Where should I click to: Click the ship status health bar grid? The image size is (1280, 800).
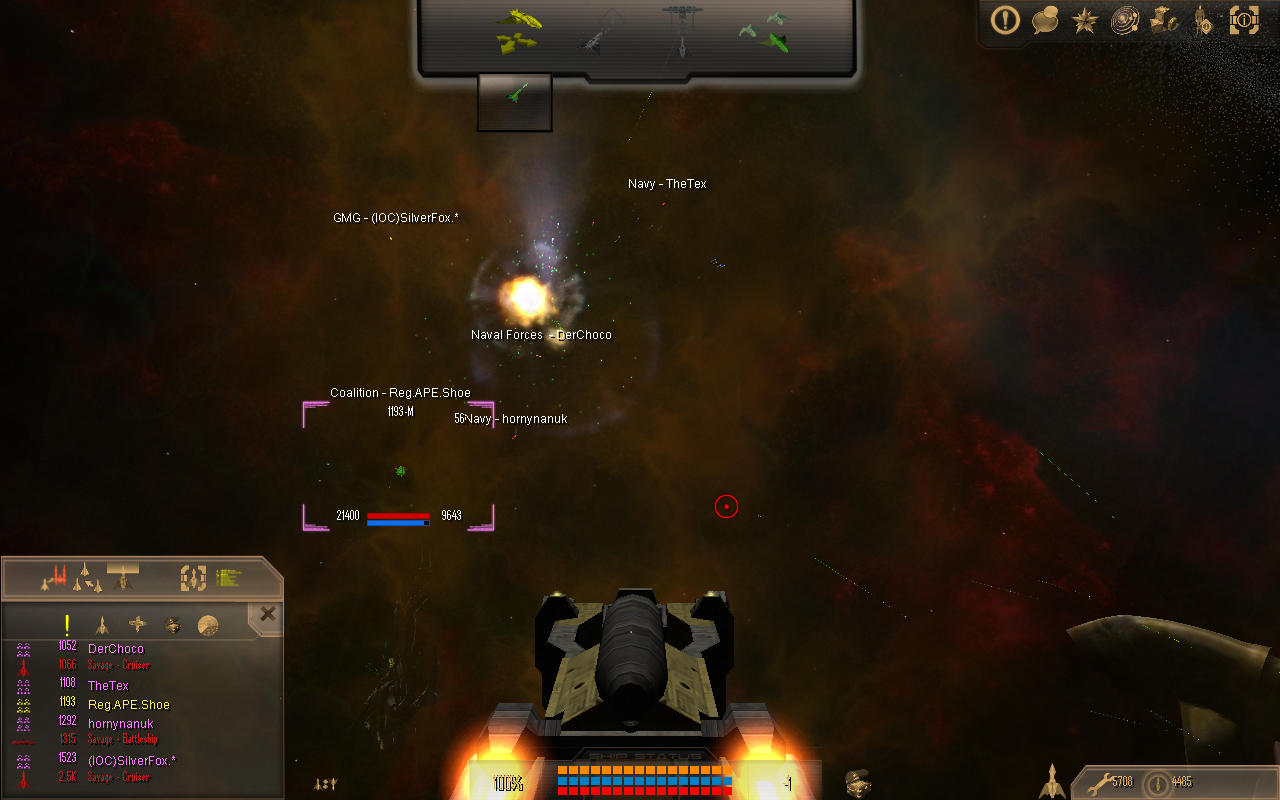(x=645, y=780)
